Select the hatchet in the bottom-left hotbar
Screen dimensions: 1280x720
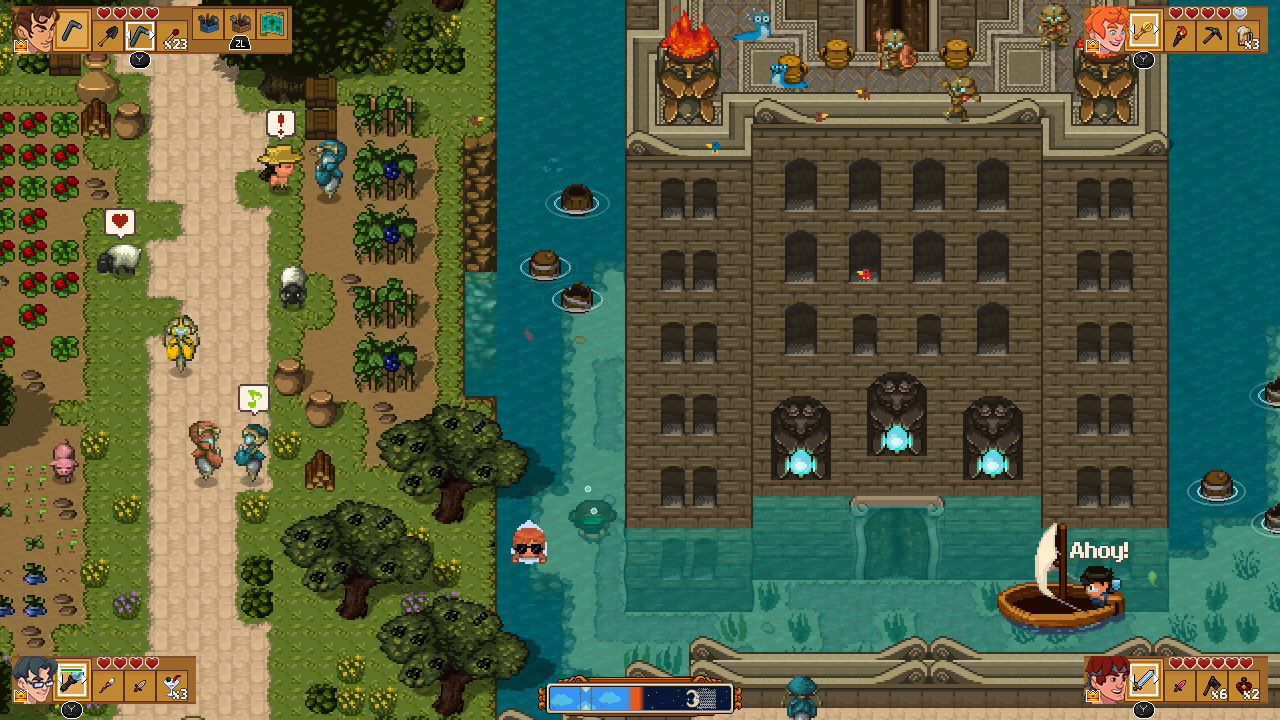pyautogui.click(x=1211, y=684)
